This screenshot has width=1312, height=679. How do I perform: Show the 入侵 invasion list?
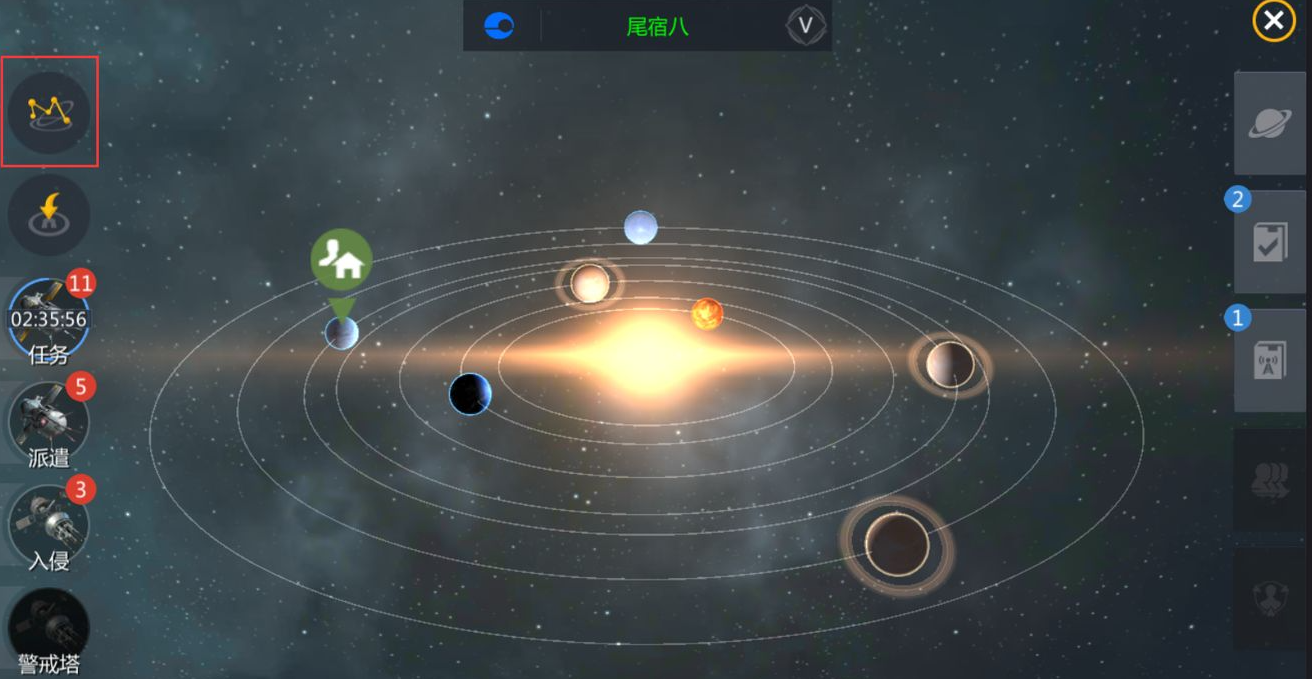click(48, 526)
